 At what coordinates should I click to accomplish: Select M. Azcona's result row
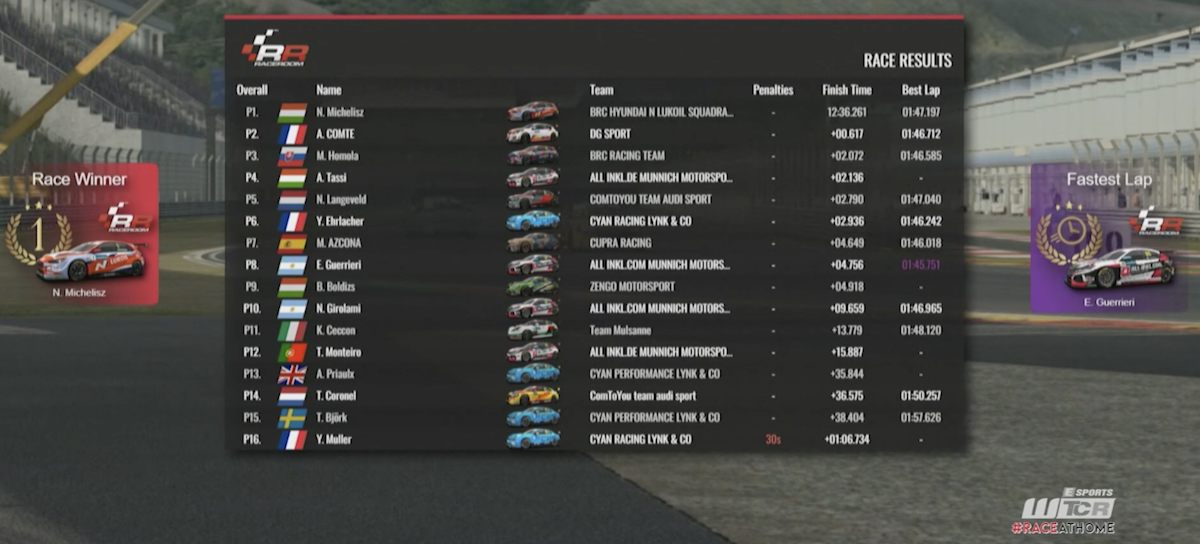coord(595,243)
